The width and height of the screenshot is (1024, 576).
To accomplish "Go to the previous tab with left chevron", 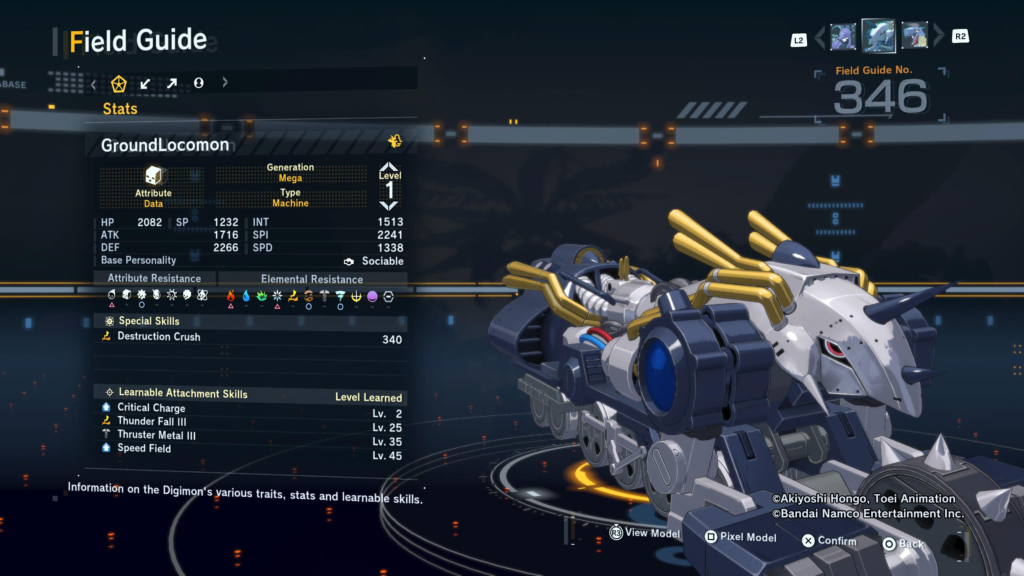I will 93,83.
